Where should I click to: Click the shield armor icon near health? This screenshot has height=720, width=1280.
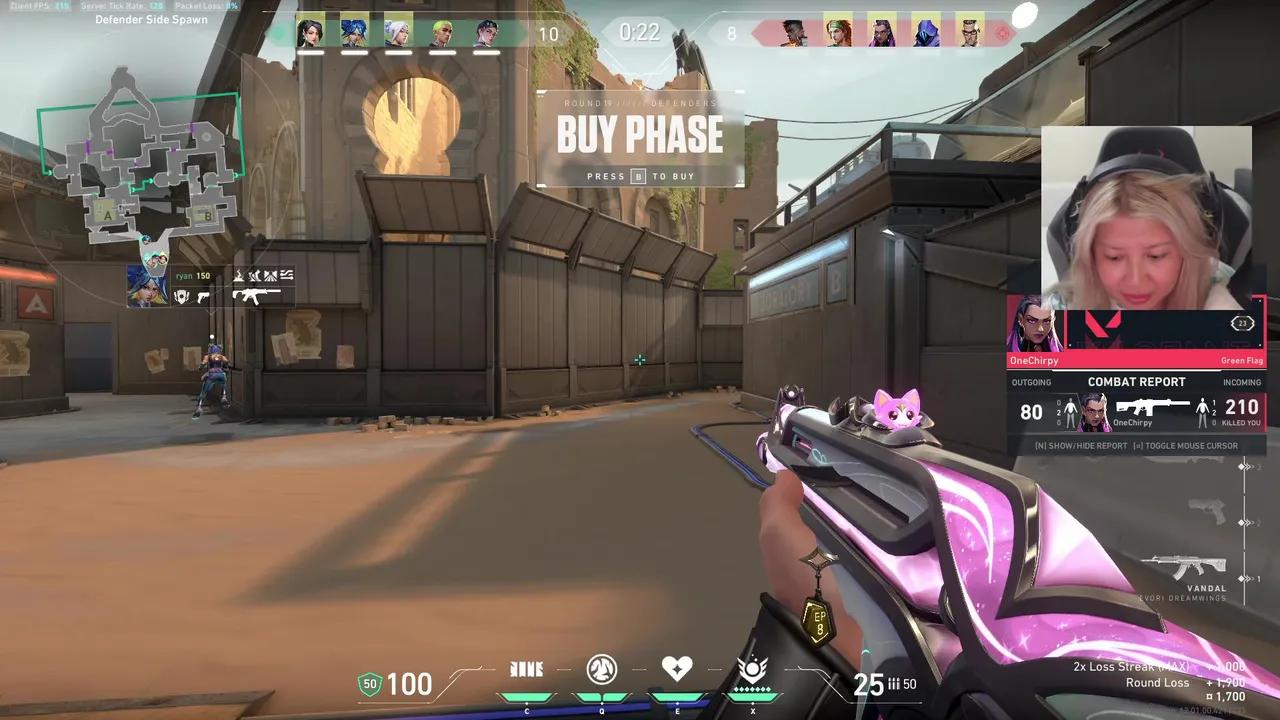tap(369, 685)
